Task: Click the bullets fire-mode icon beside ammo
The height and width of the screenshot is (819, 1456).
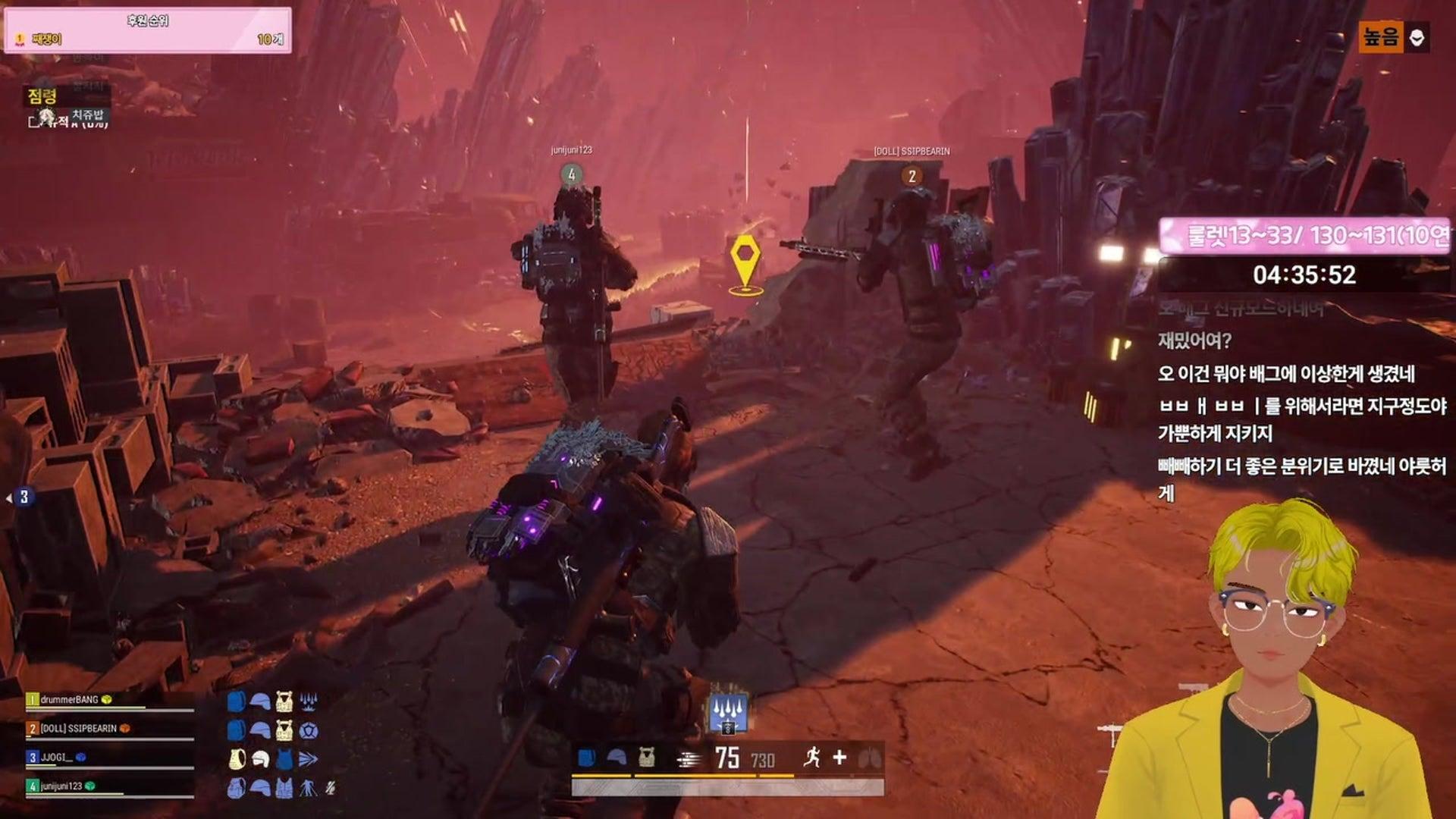Action: click(689, 758)
